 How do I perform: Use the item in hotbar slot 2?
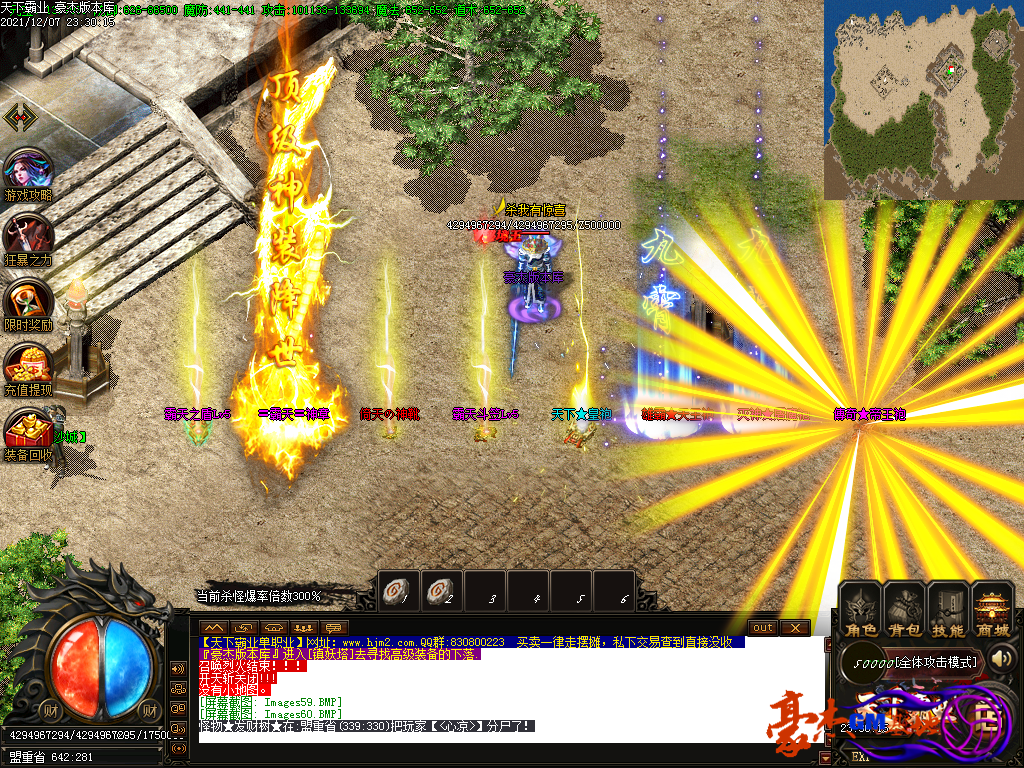(x=441, y=591)
